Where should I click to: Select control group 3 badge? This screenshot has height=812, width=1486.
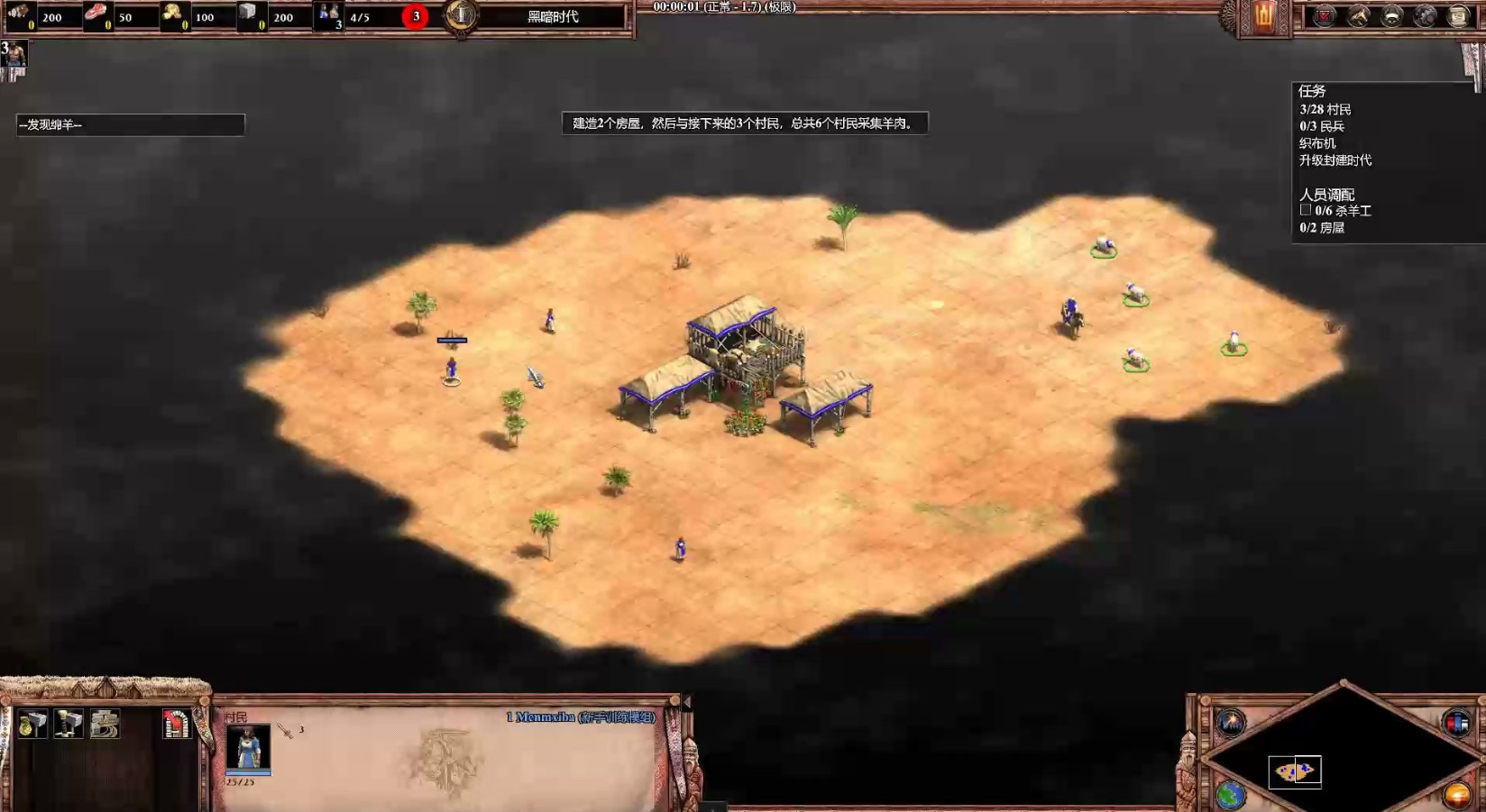click(14, 56)
